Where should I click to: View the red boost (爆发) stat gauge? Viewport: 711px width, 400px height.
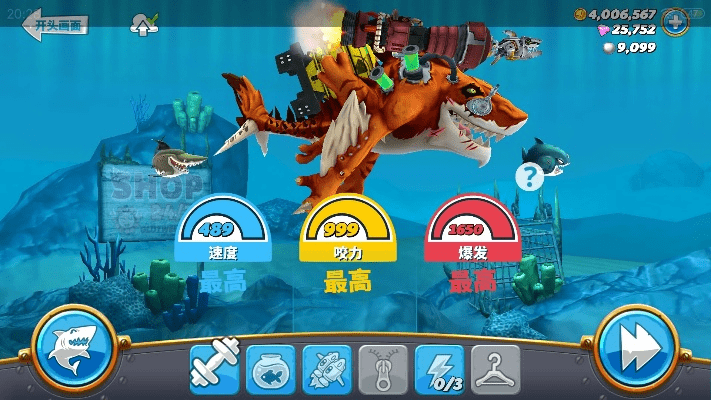[x=472, y=233]
